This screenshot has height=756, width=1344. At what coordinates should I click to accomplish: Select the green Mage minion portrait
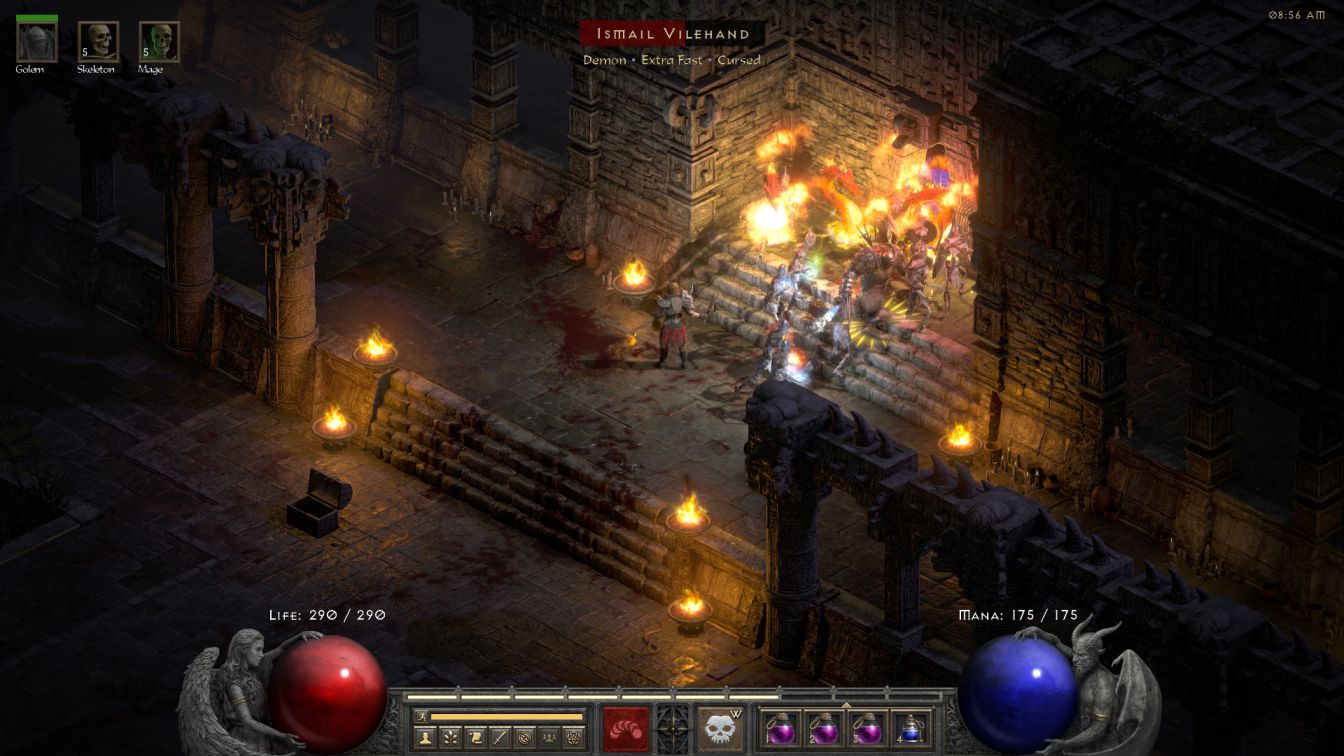pos(159,42)
